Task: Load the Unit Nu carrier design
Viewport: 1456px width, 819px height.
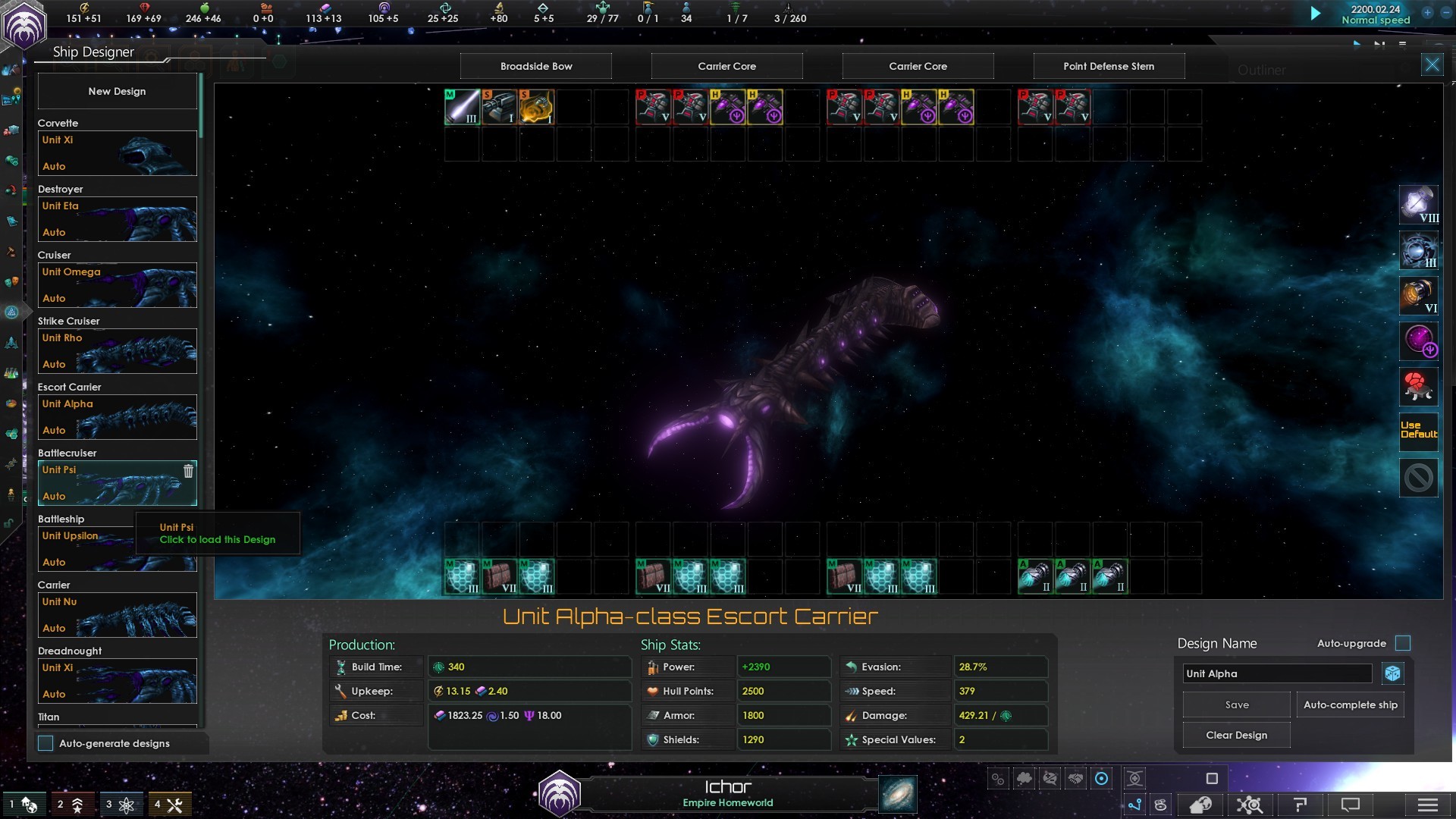Action: (117, 615)
